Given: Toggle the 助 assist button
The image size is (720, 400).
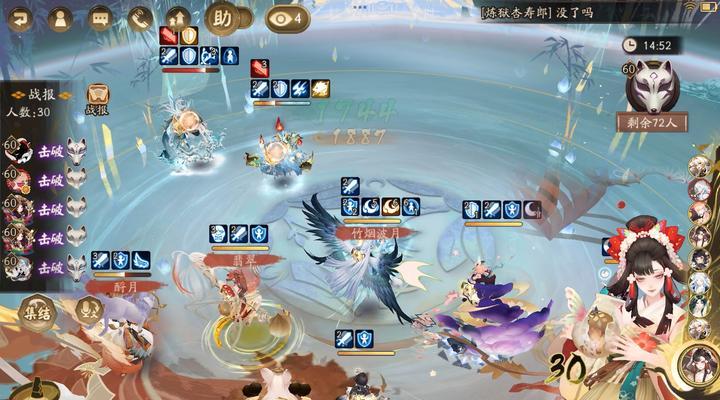Looking at the screenshot, I should 222,18.
